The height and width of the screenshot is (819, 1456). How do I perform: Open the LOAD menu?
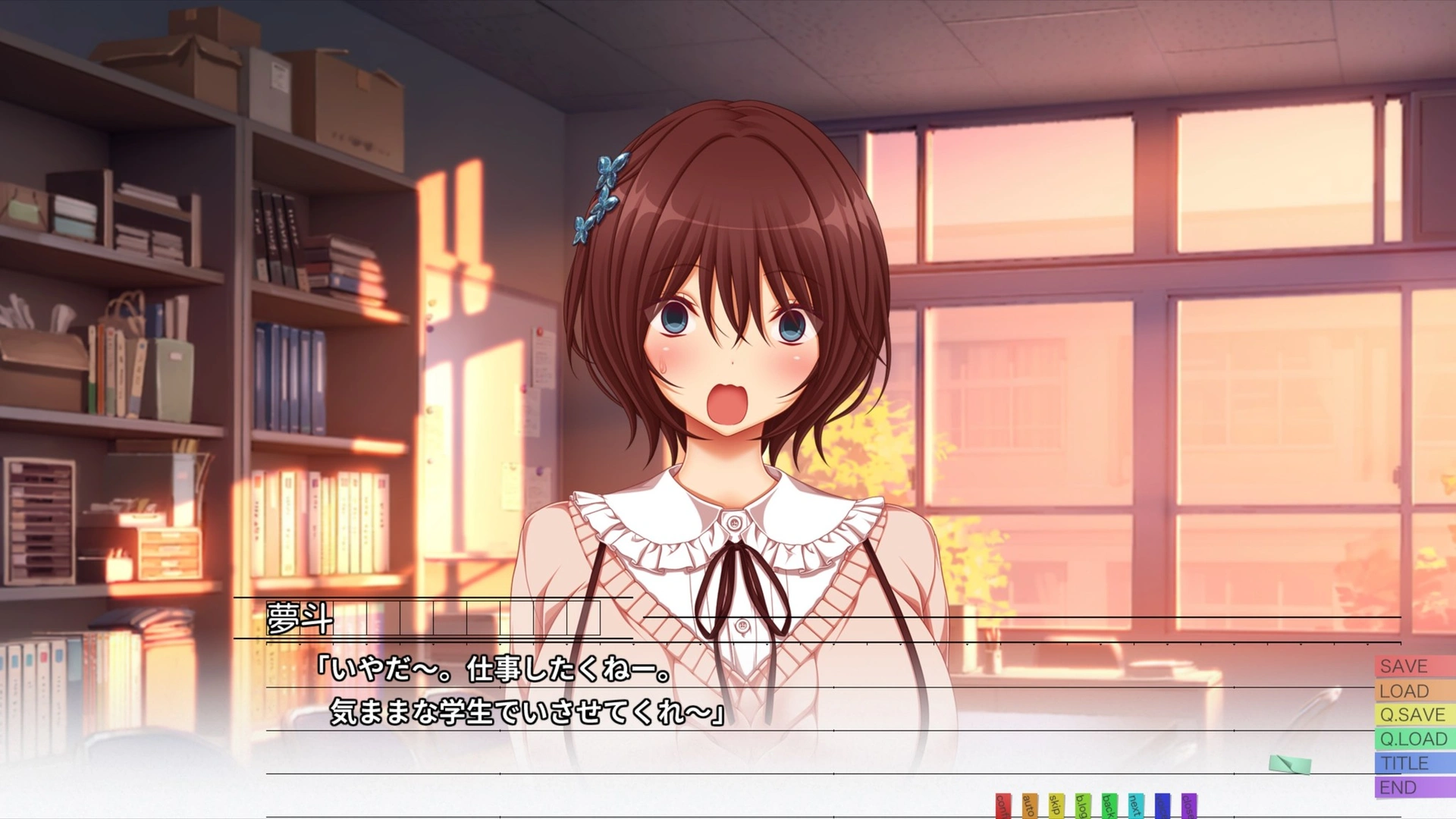tap(1412, 691)
